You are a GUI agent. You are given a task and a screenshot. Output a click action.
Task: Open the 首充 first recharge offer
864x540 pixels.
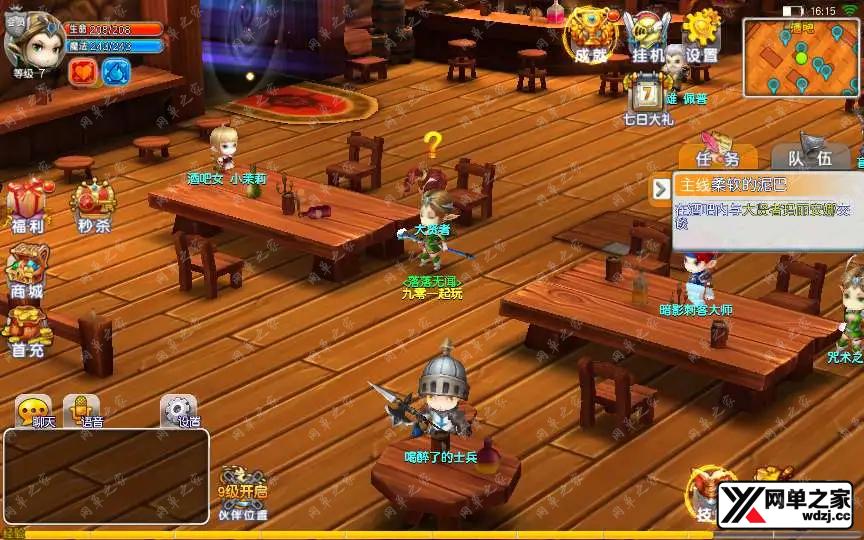point(27,331)
